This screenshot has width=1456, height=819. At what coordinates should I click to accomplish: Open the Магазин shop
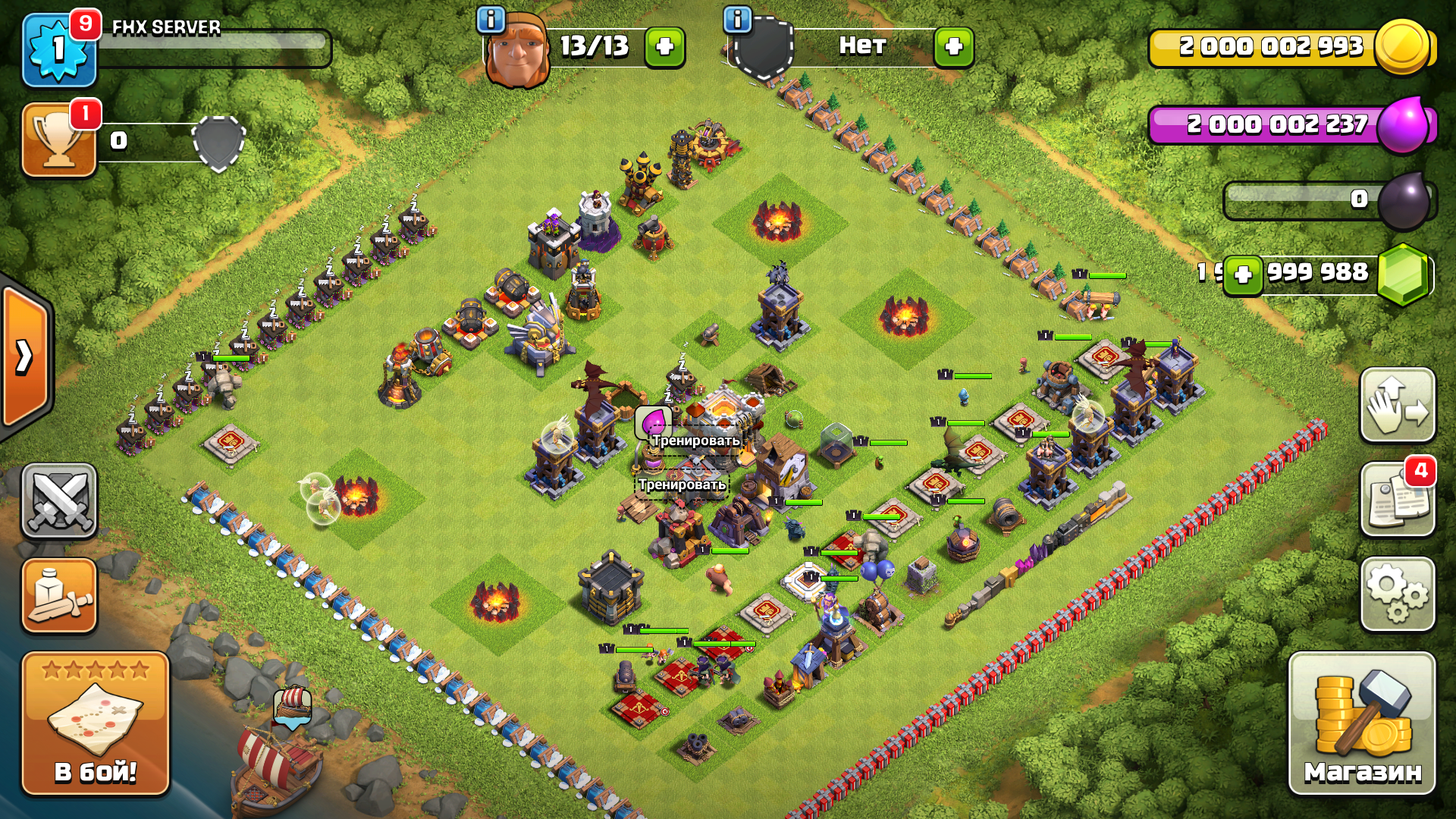(x=1362, y=723)
